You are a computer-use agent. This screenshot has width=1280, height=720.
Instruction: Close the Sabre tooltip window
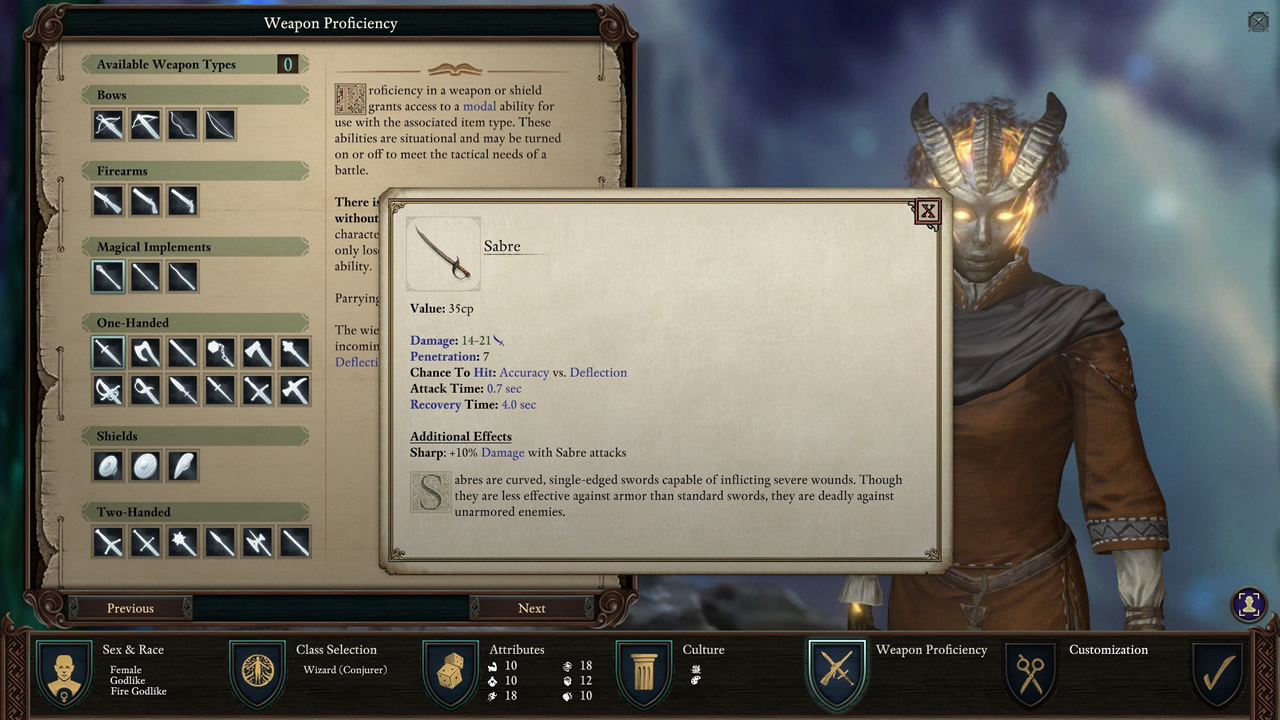point(927,211)
